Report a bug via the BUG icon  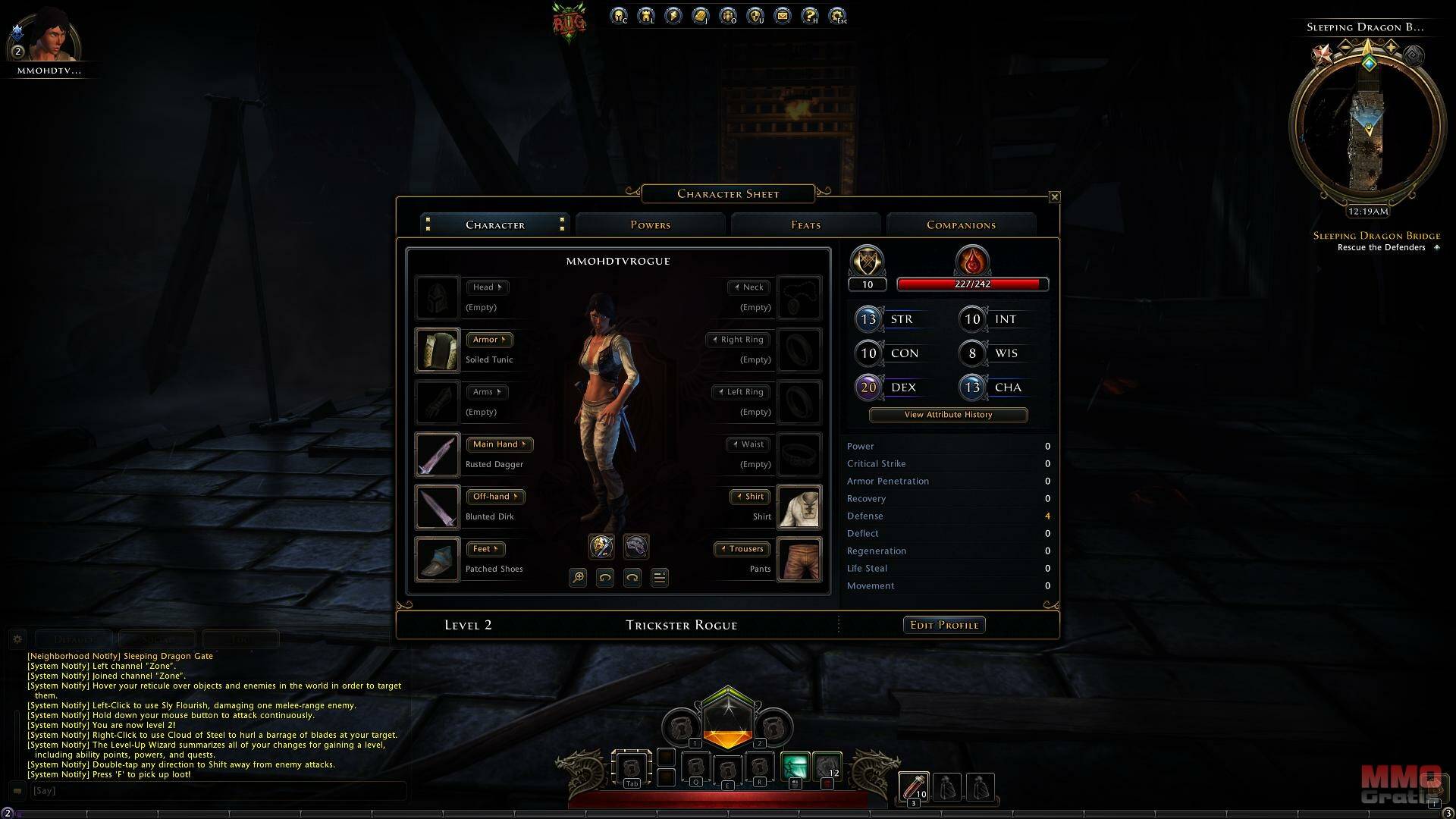569,23
